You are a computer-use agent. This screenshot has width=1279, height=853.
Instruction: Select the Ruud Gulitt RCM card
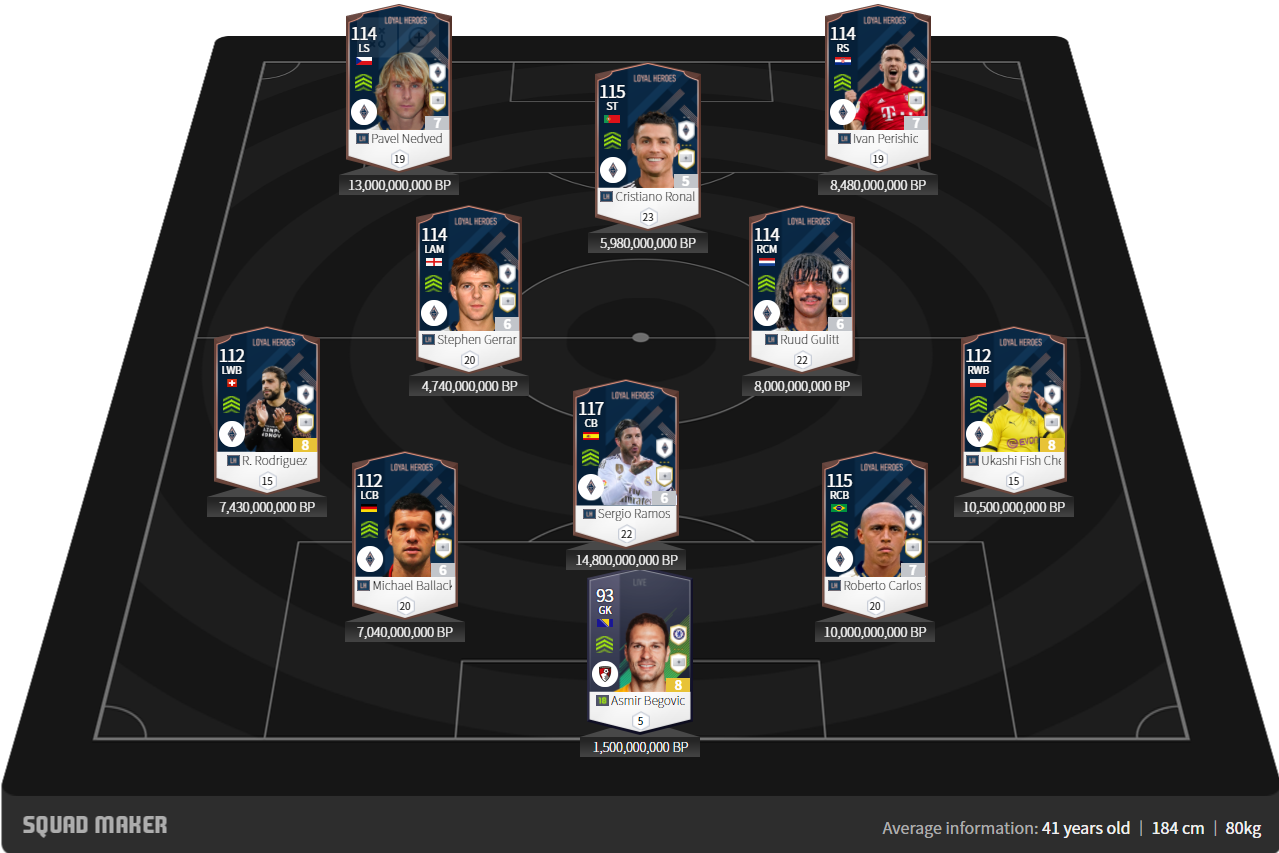pos(803,286)
